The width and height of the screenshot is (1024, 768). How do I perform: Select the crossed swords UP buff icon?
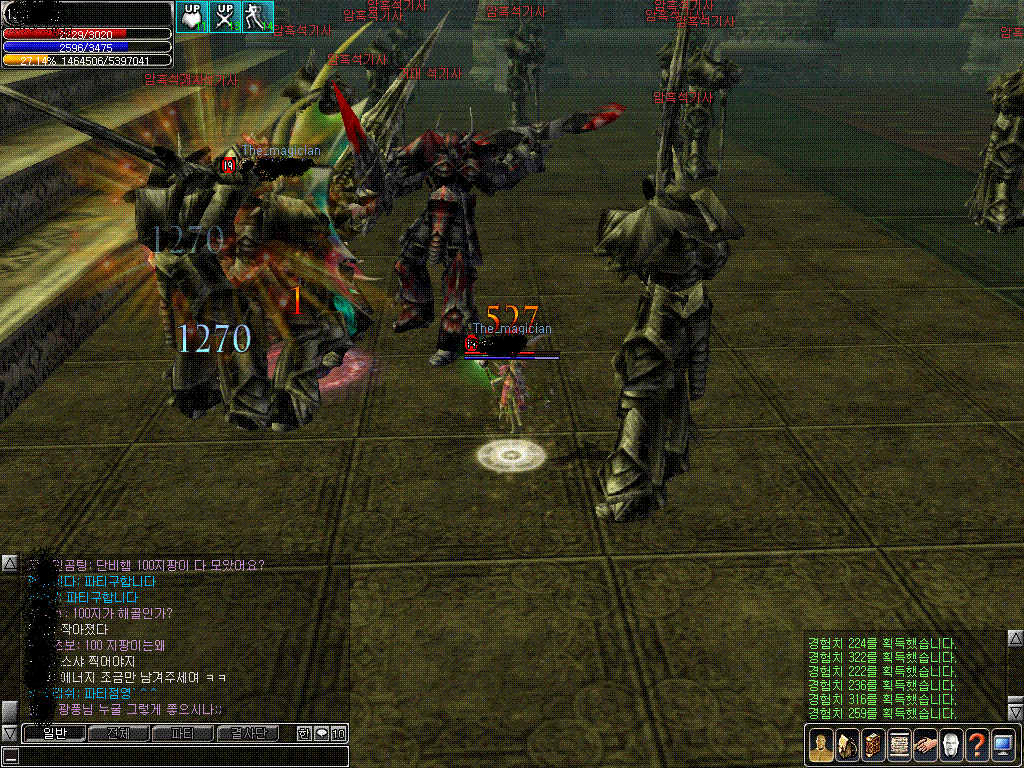(226, 17)
